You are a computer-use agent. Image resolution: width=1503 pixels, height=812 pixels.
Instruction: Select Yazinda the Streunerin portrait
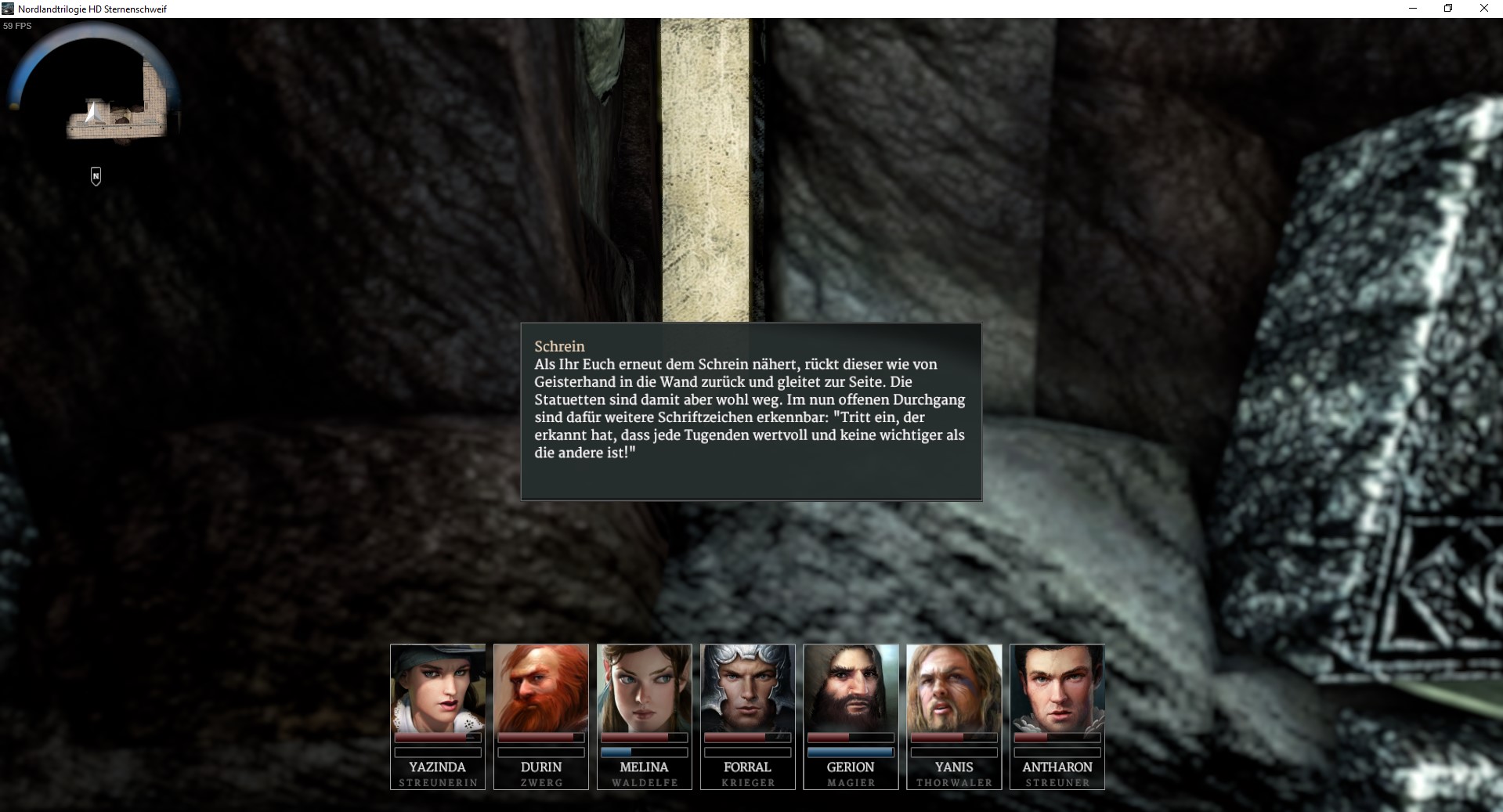[437, 688]
